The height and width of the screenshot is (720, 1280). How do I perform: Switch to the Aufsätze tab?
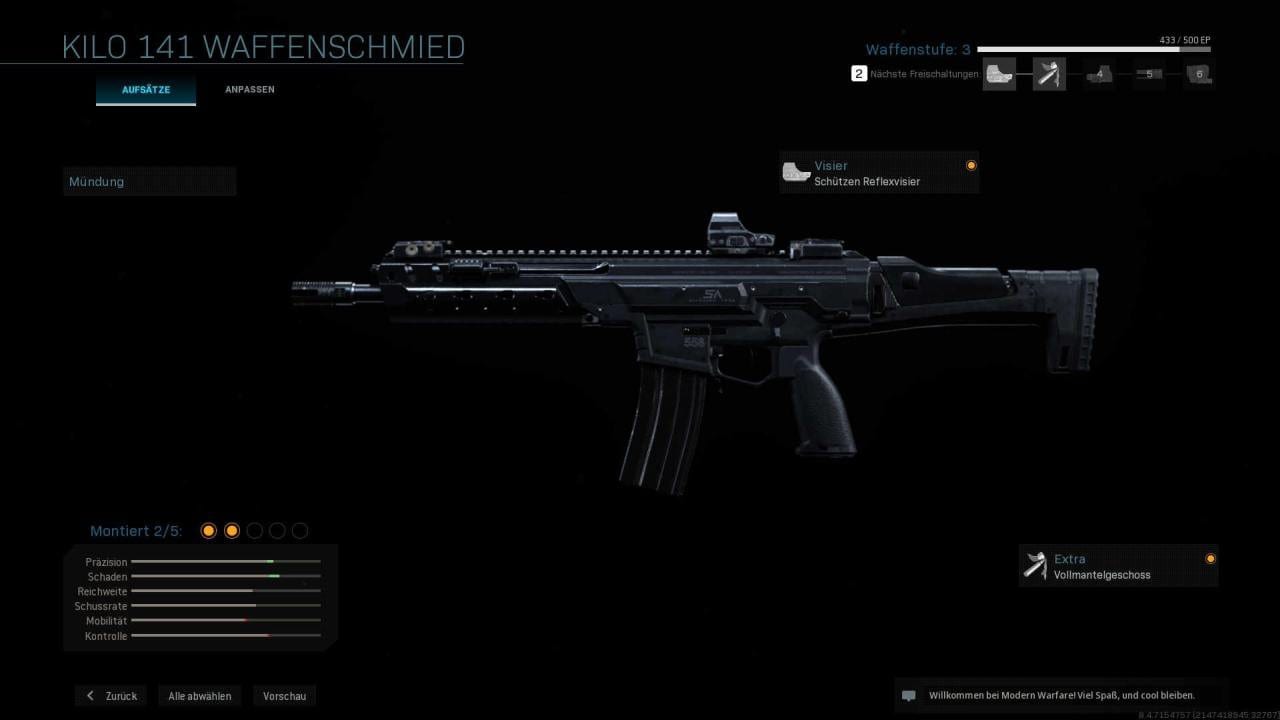tap(146, 90)
